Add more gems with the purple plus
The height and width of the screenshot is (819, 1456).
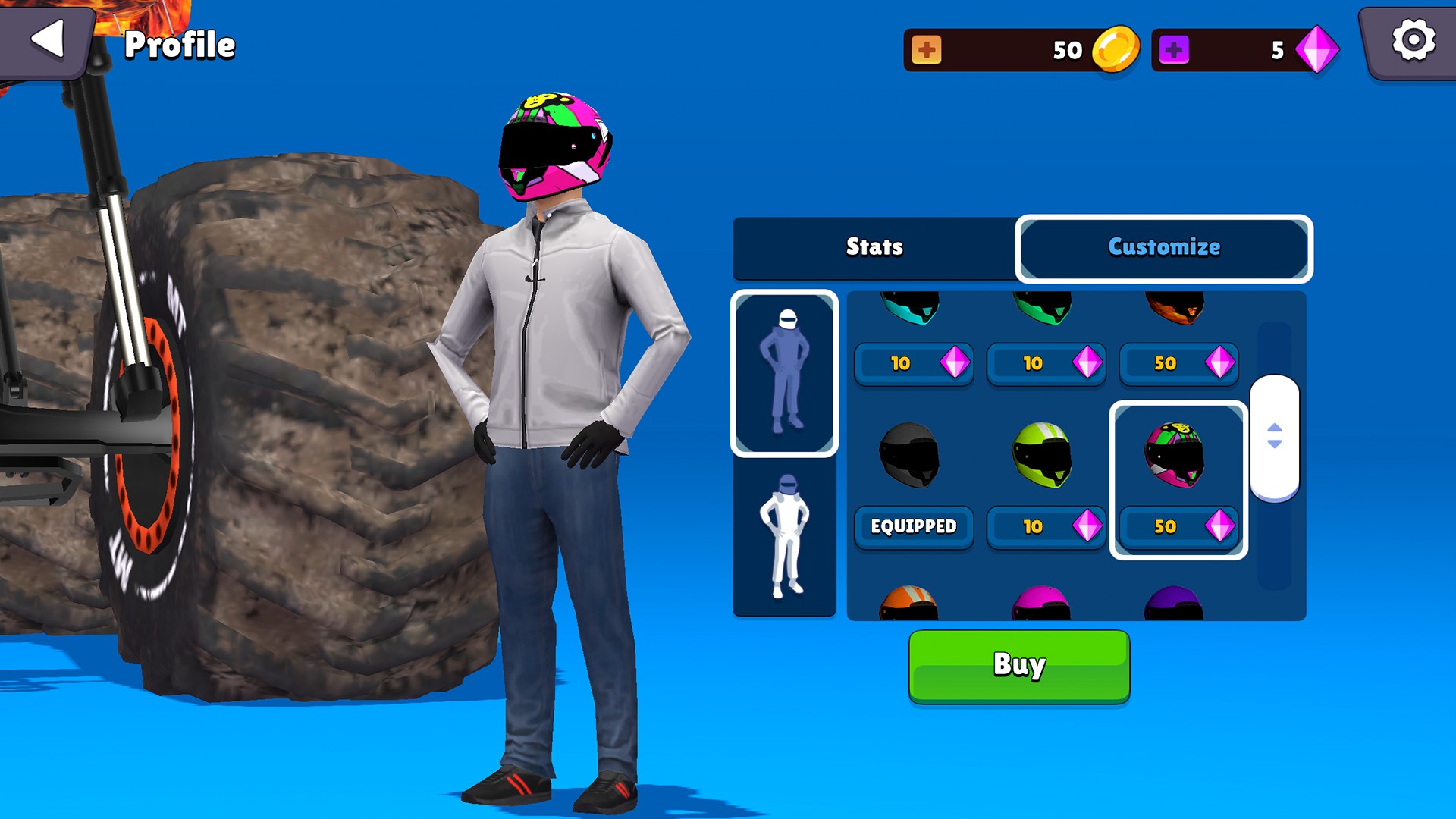coord(1173,50)
